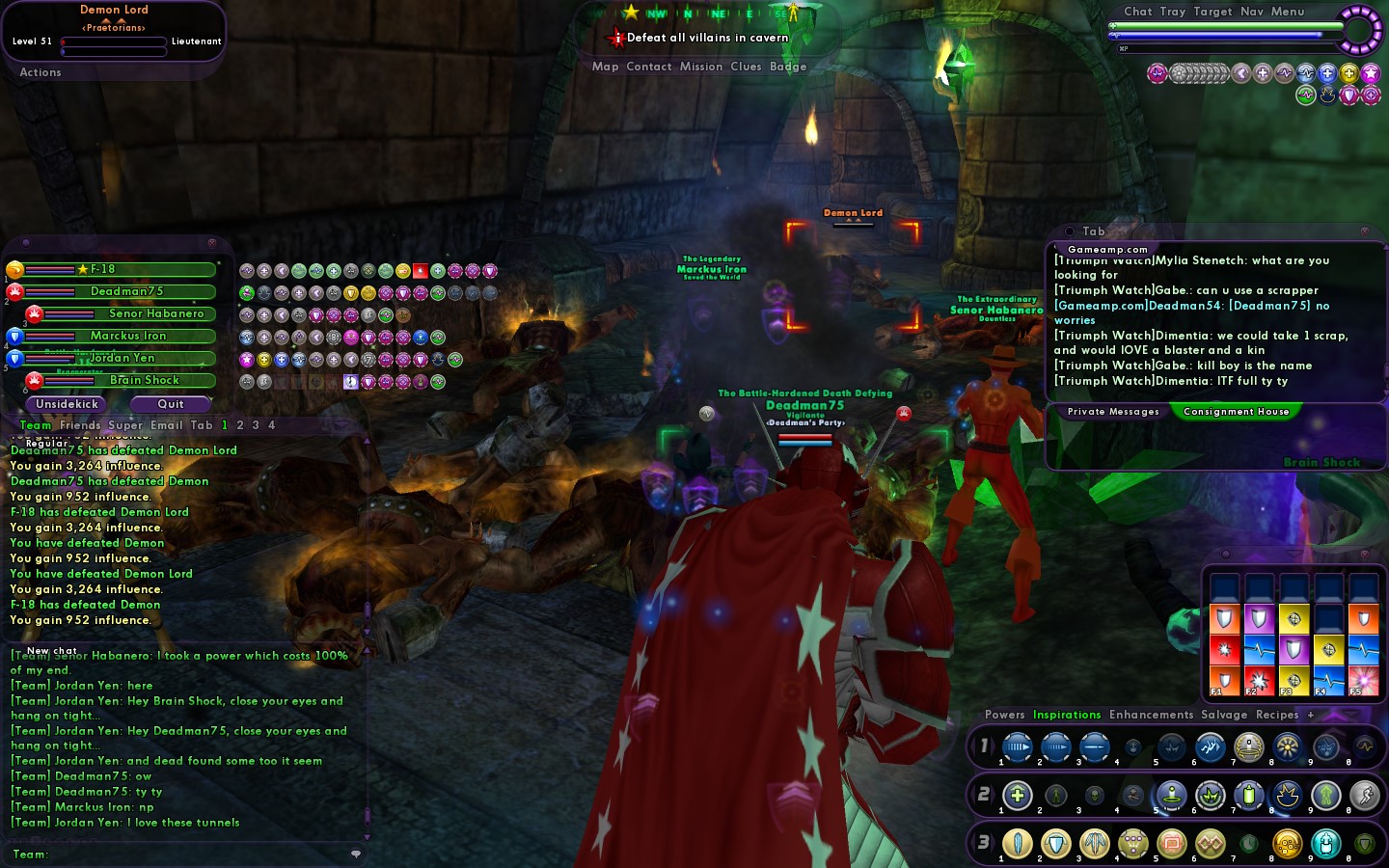Open the Actions menu for the target
The width and height of the screenshot is (1389, 868).
[41, 72]
